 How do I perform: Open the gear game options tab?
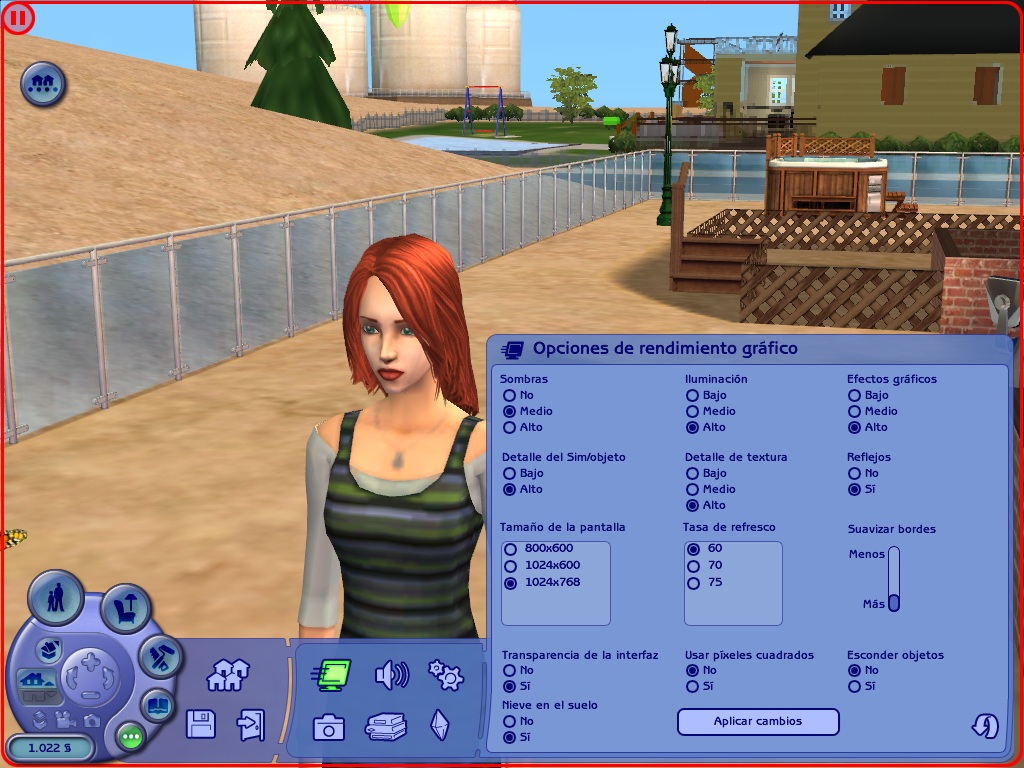(x=445, y=675)
